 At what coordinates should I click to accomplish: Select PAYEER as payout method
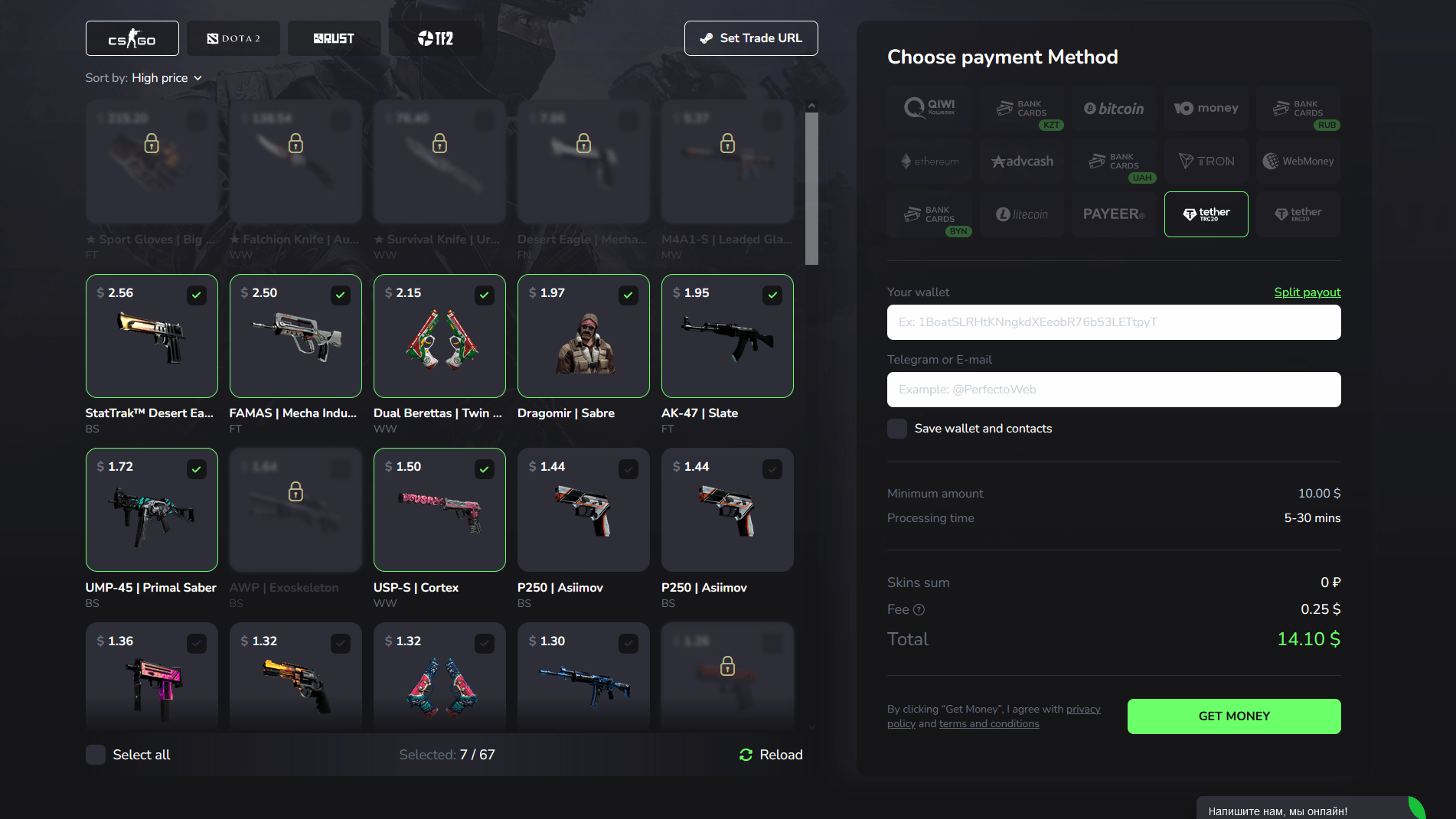coord(1114,214)
